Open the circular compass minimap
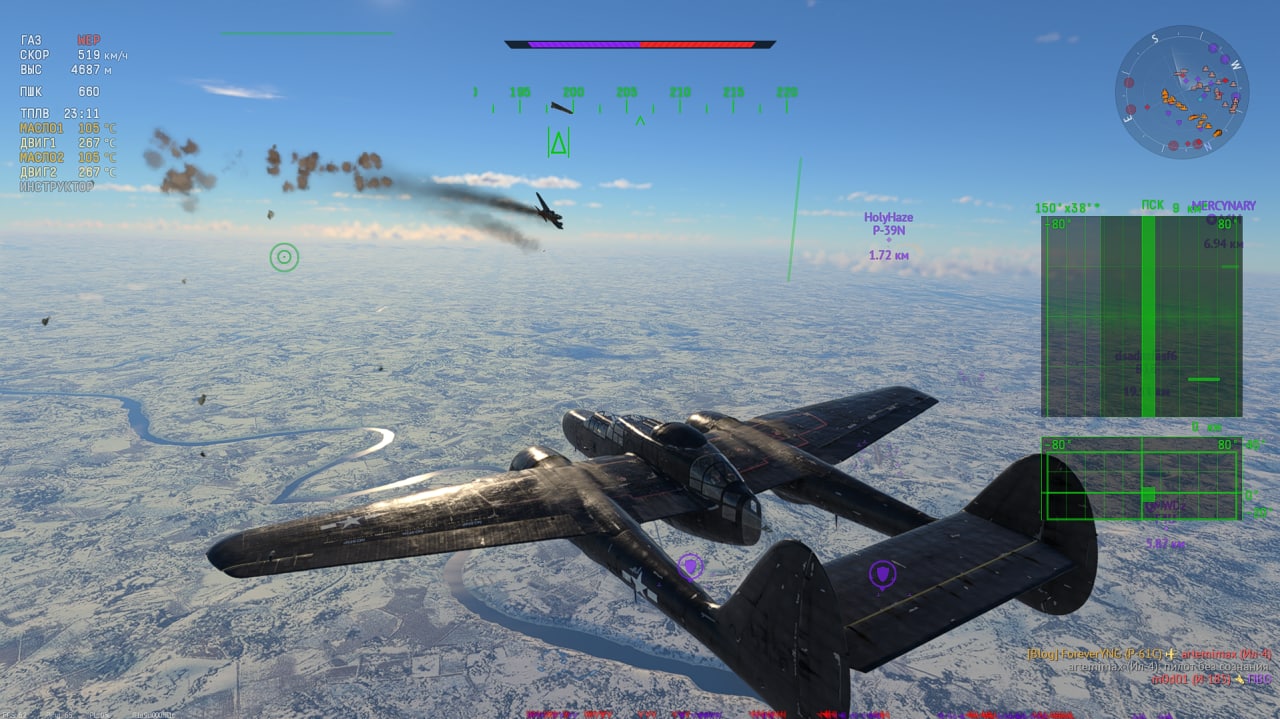 click(x=1181, y=92)
